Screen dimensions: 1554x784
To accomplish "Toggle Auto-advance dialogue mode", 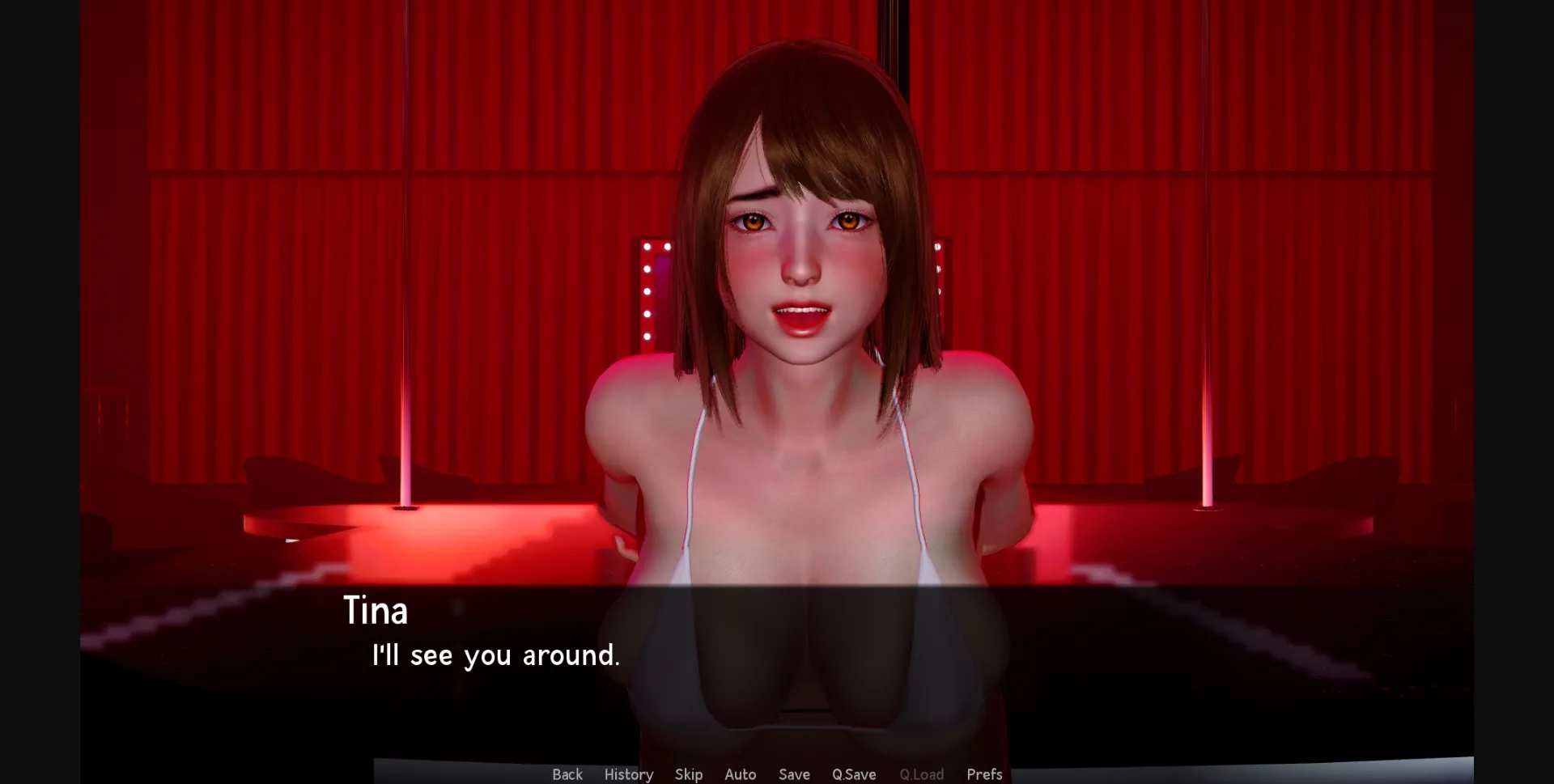I will pos(740,774).
